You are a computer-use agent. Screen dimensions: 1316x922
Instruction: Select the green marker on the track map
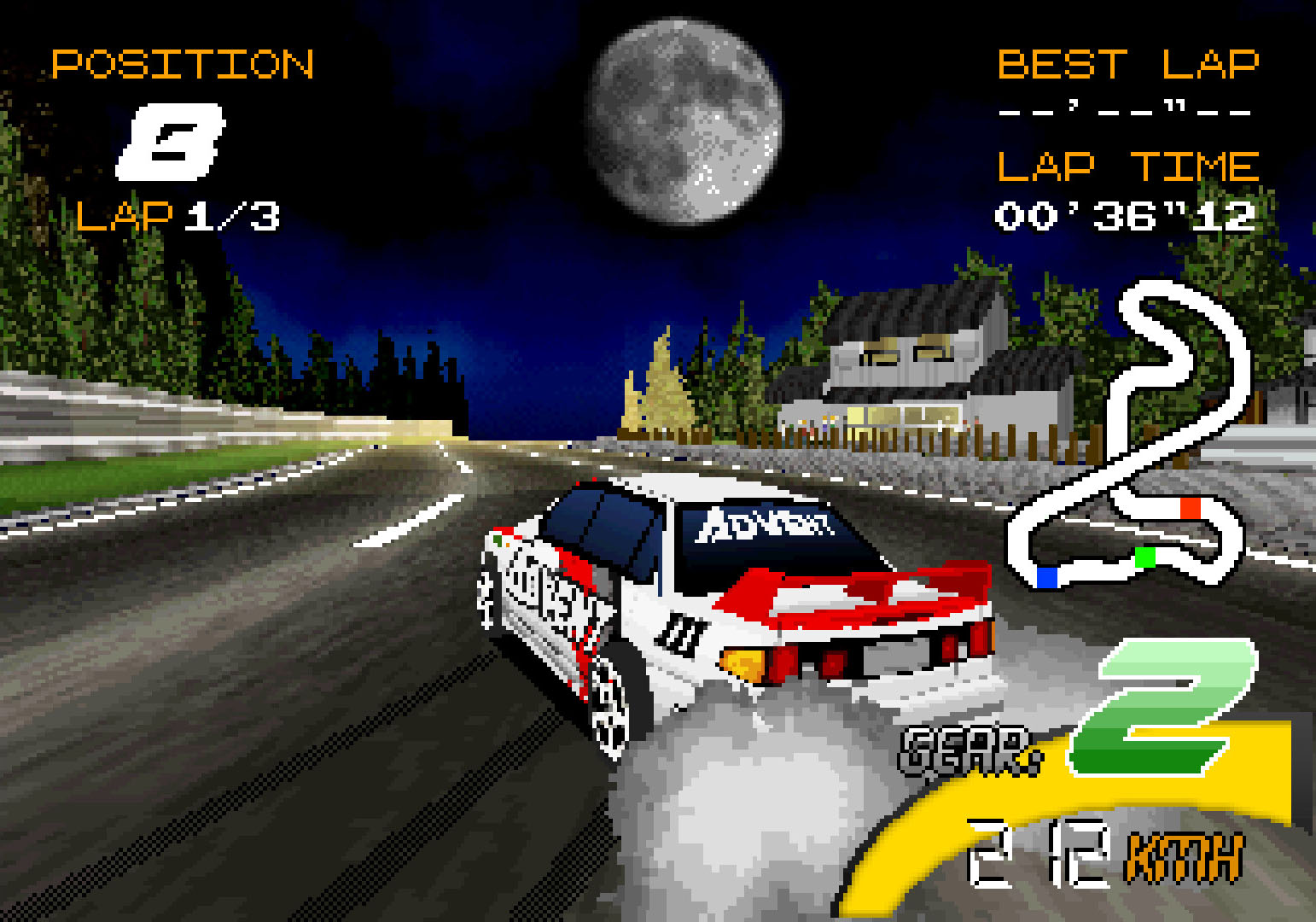pos(1144,558)
